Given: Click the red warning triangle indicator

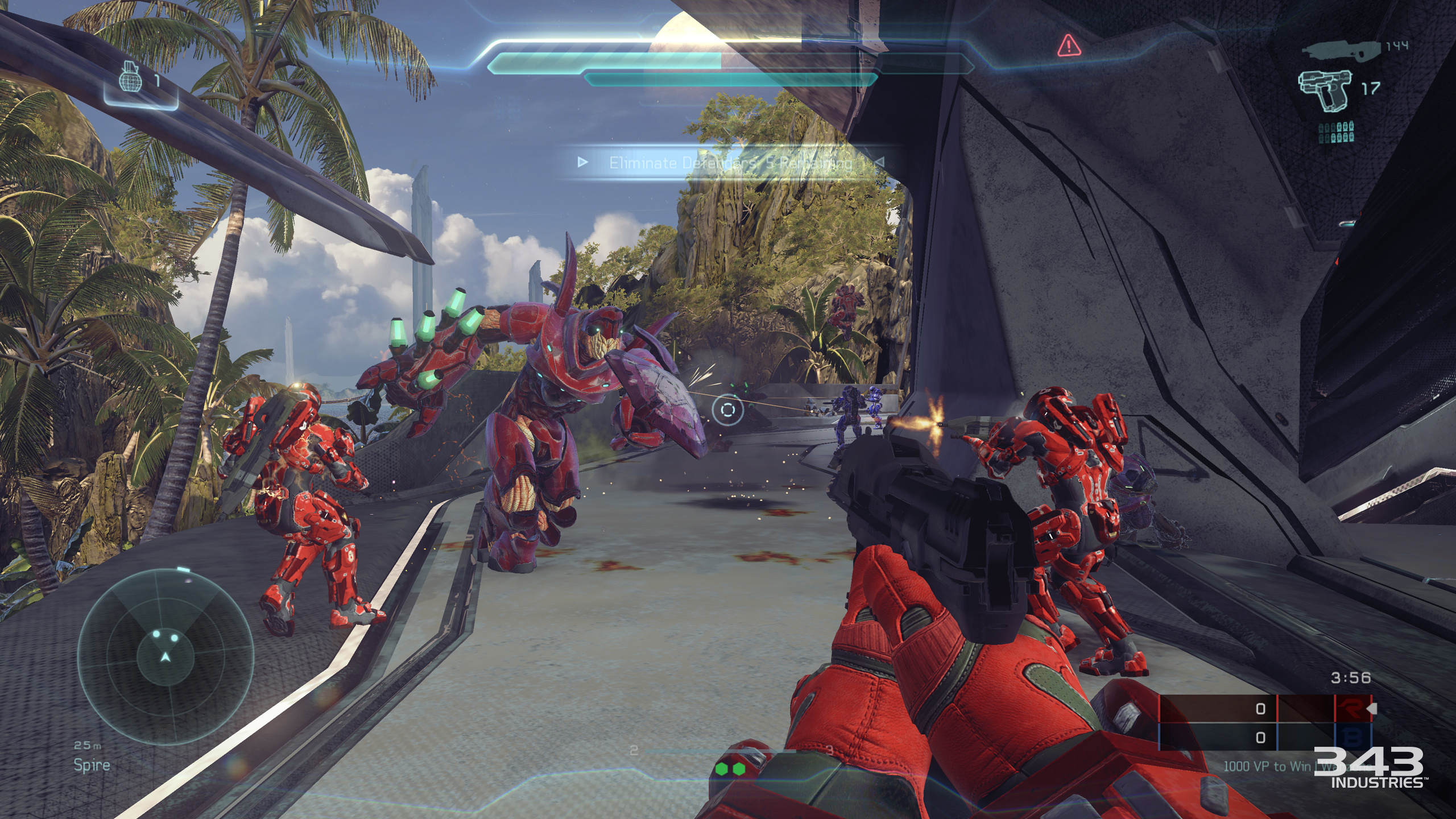Looking at the screenshot, I should (1069, 45).
